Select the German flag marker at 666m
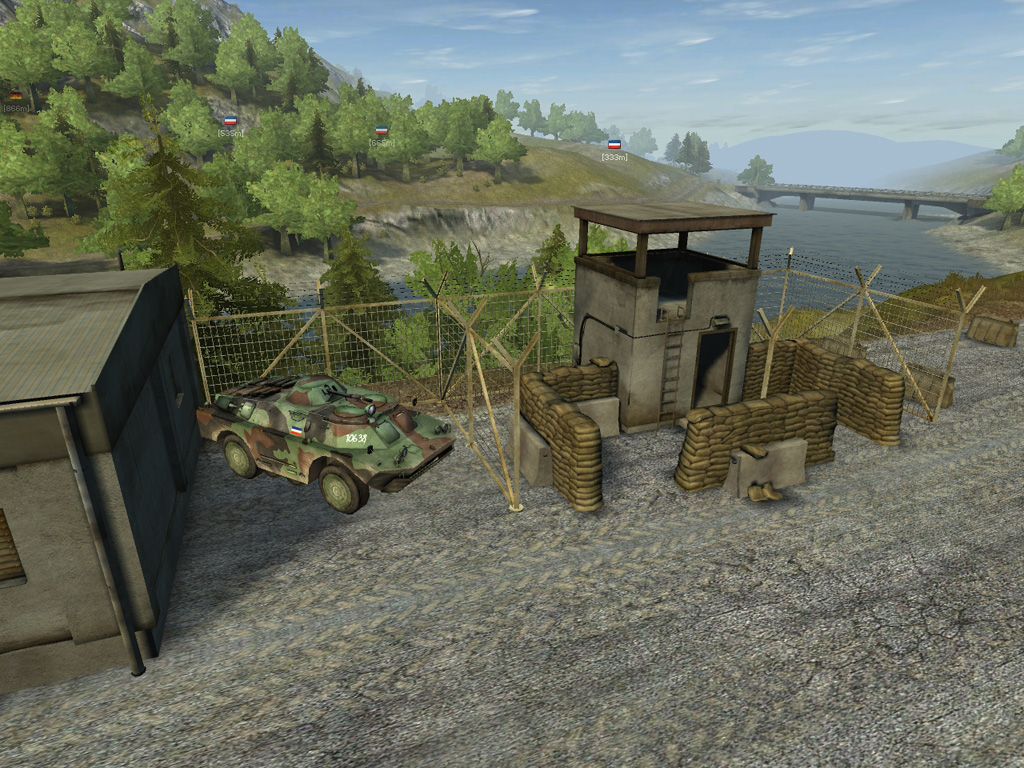1024x768 pixels. pyautogui.click(x=15, y=96)
